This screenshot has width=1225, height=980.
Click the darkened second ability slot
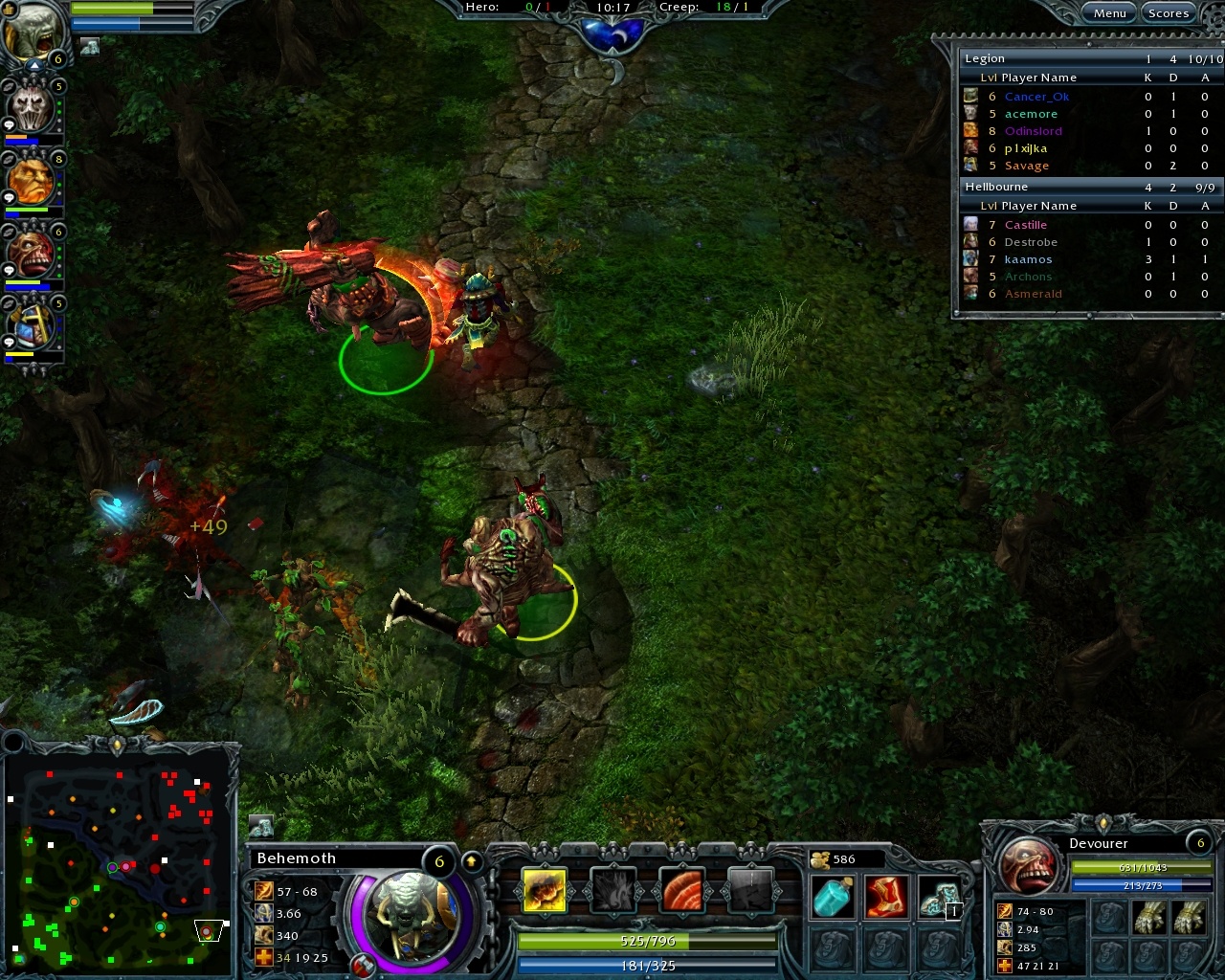tap(612, 887)
